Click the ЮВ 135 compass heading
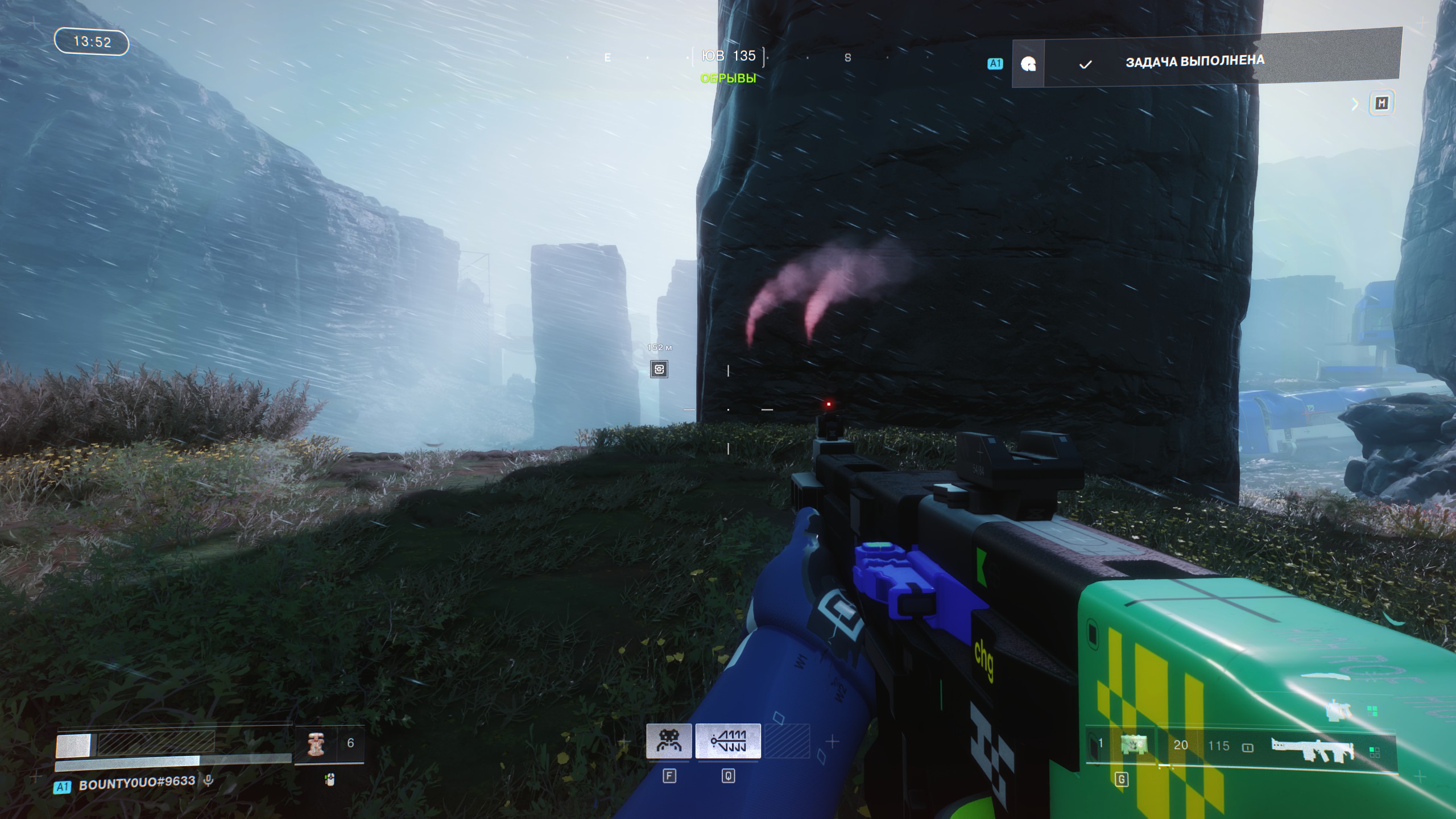 pyautogui.click(x=728, y=56)
